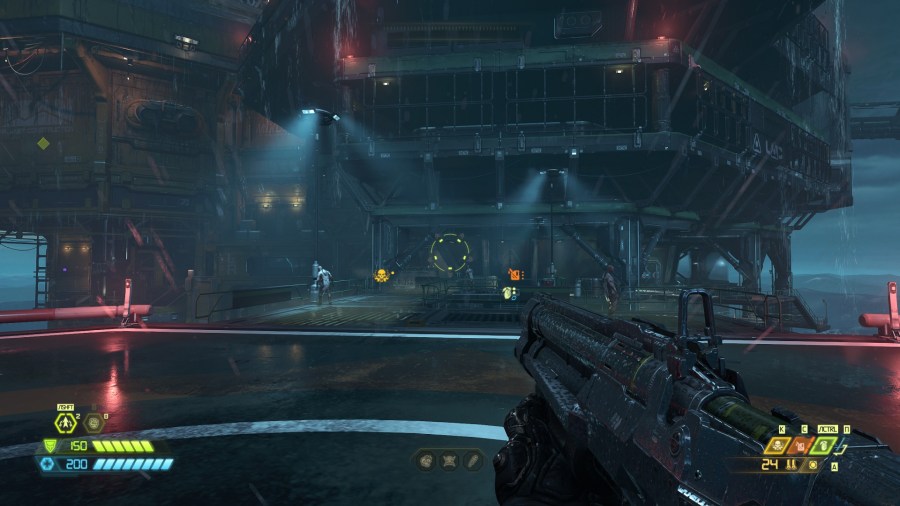Select the small skull indicator beside the crosshair
The width and height of the screenshot is (900, 506).
pos(381,275)
